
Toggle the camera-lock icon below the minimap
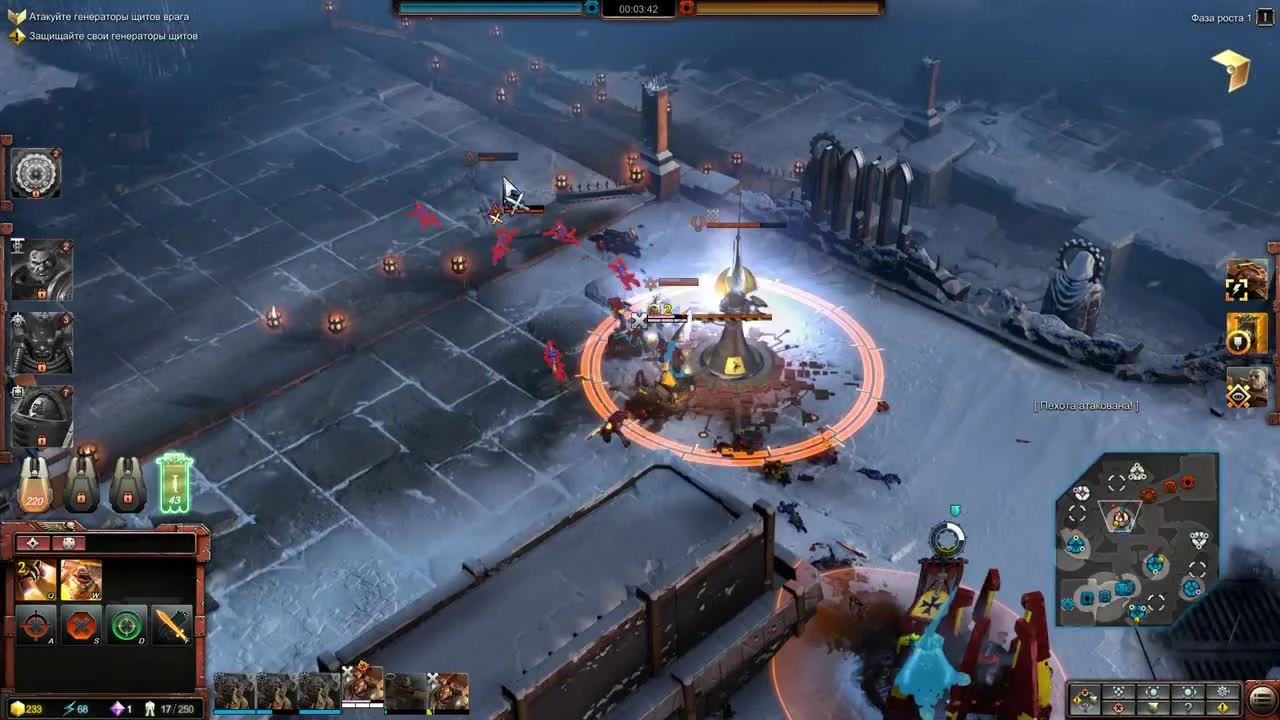(x=1153, y=692)
